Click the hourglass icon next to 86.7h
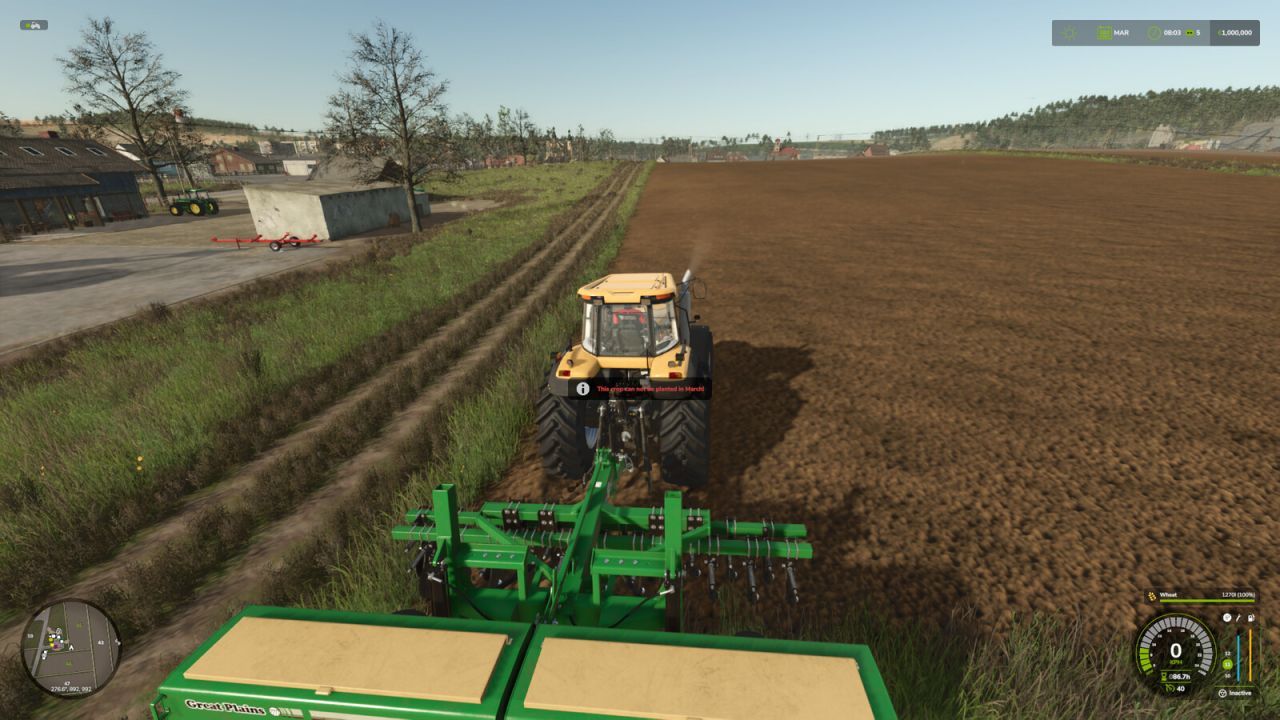This screenshot has width=1280, height=720. (1163, 675)
